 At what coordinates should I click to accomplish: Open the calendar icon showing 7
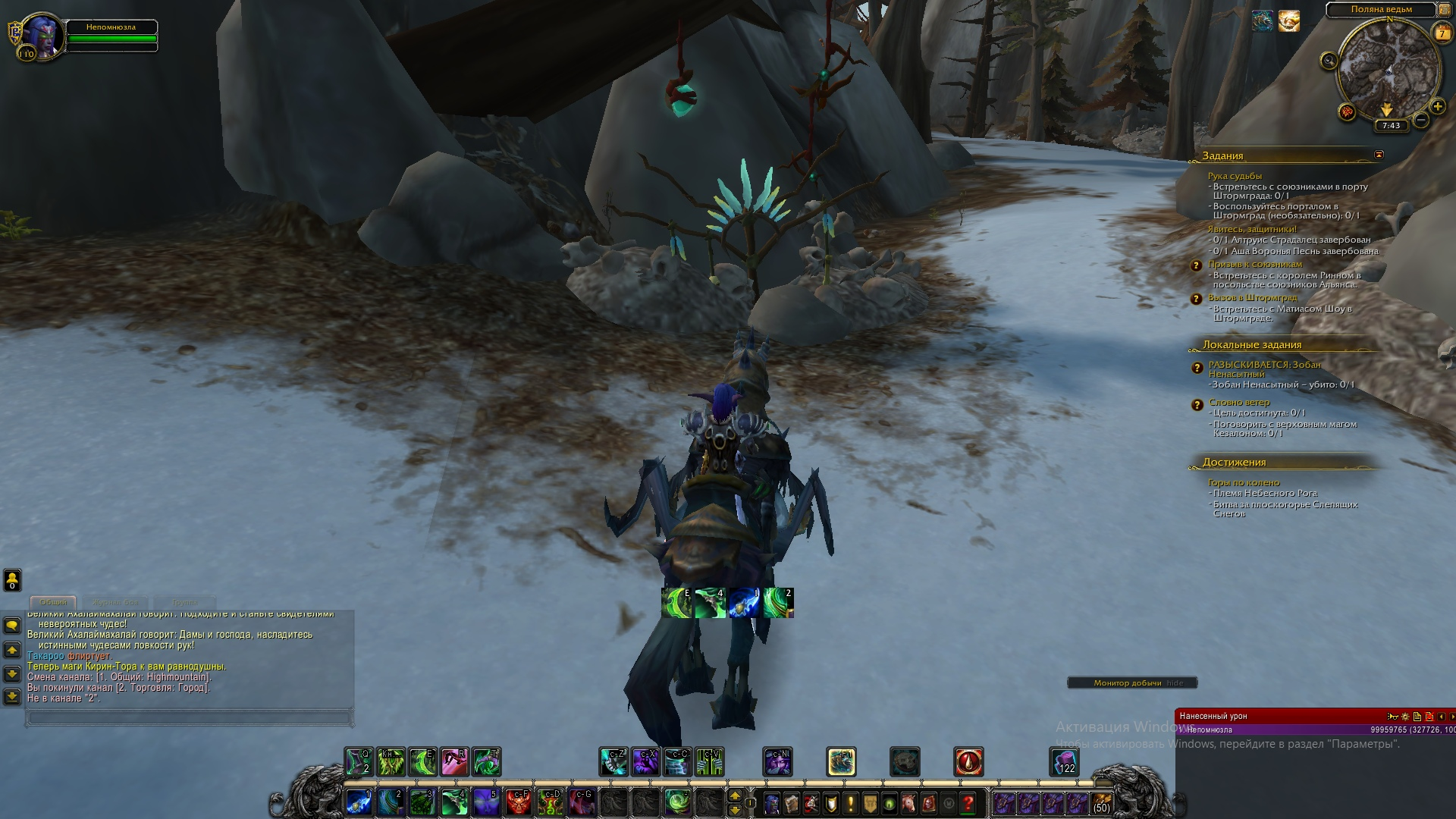point(1442,33)
